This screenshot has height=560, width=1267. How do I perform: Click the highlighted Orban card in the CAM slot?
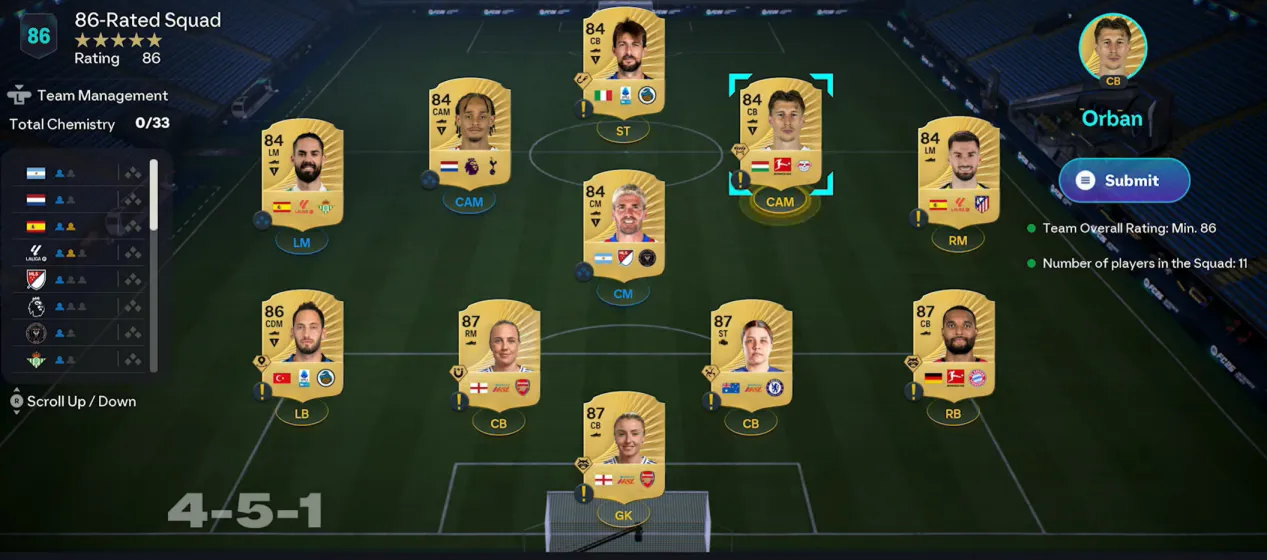(780, 133)
